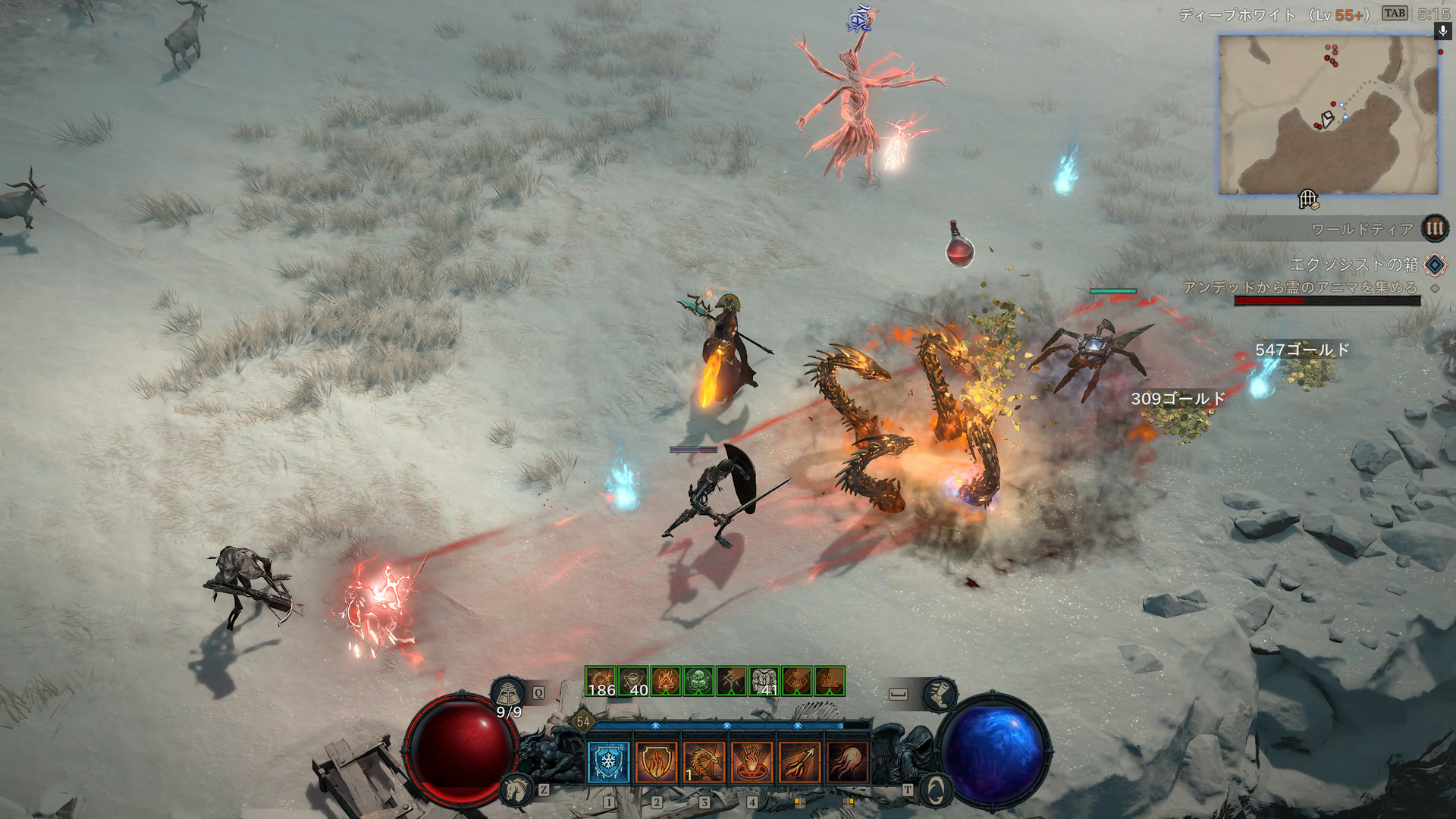This screenshot has height=819, width=1456.
Task: Cast the Hydra serpent skill
Action: (x=704, y=761)
